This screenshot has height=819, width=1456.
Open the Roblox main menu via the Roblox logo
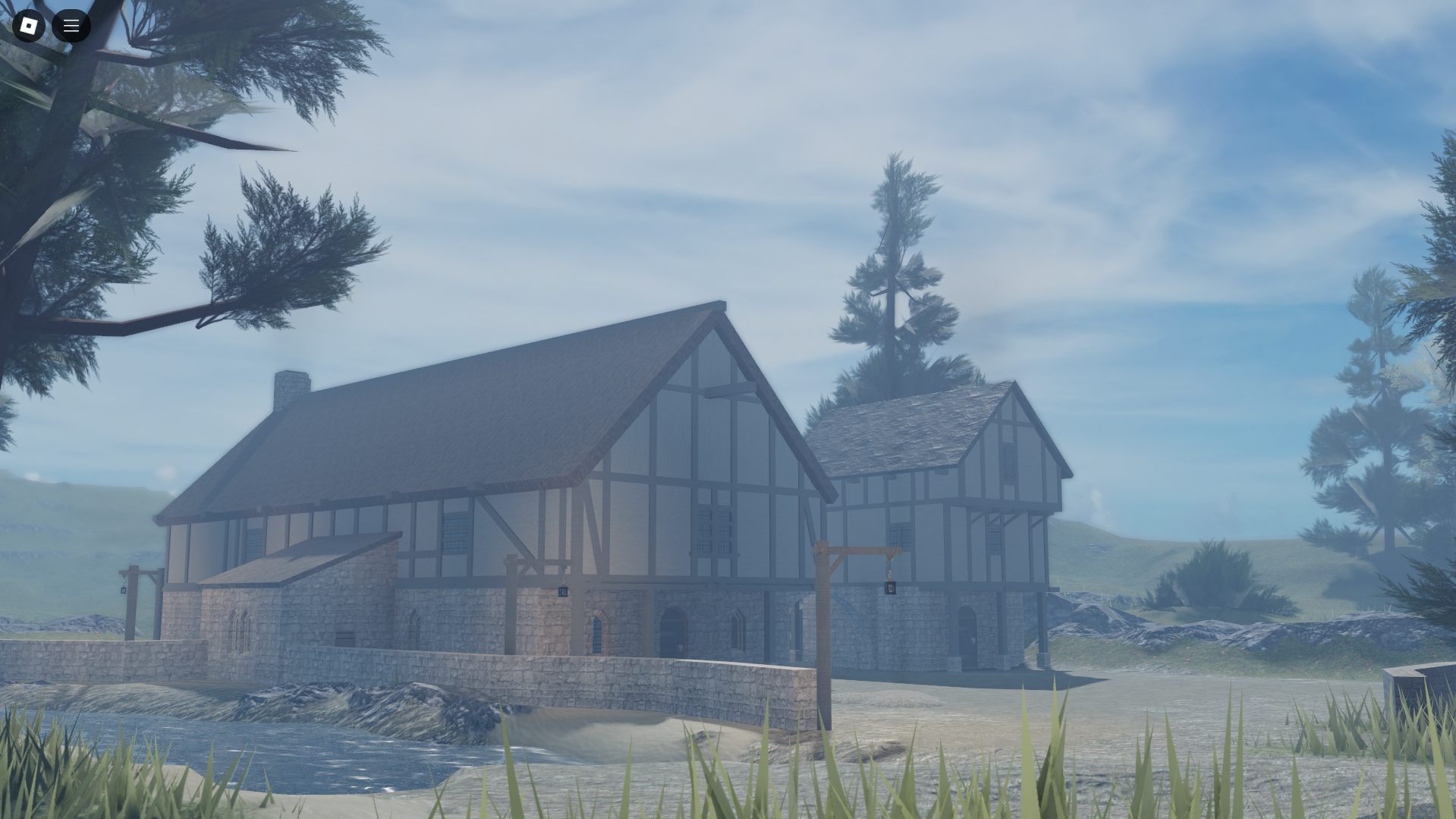pos(30,25)
